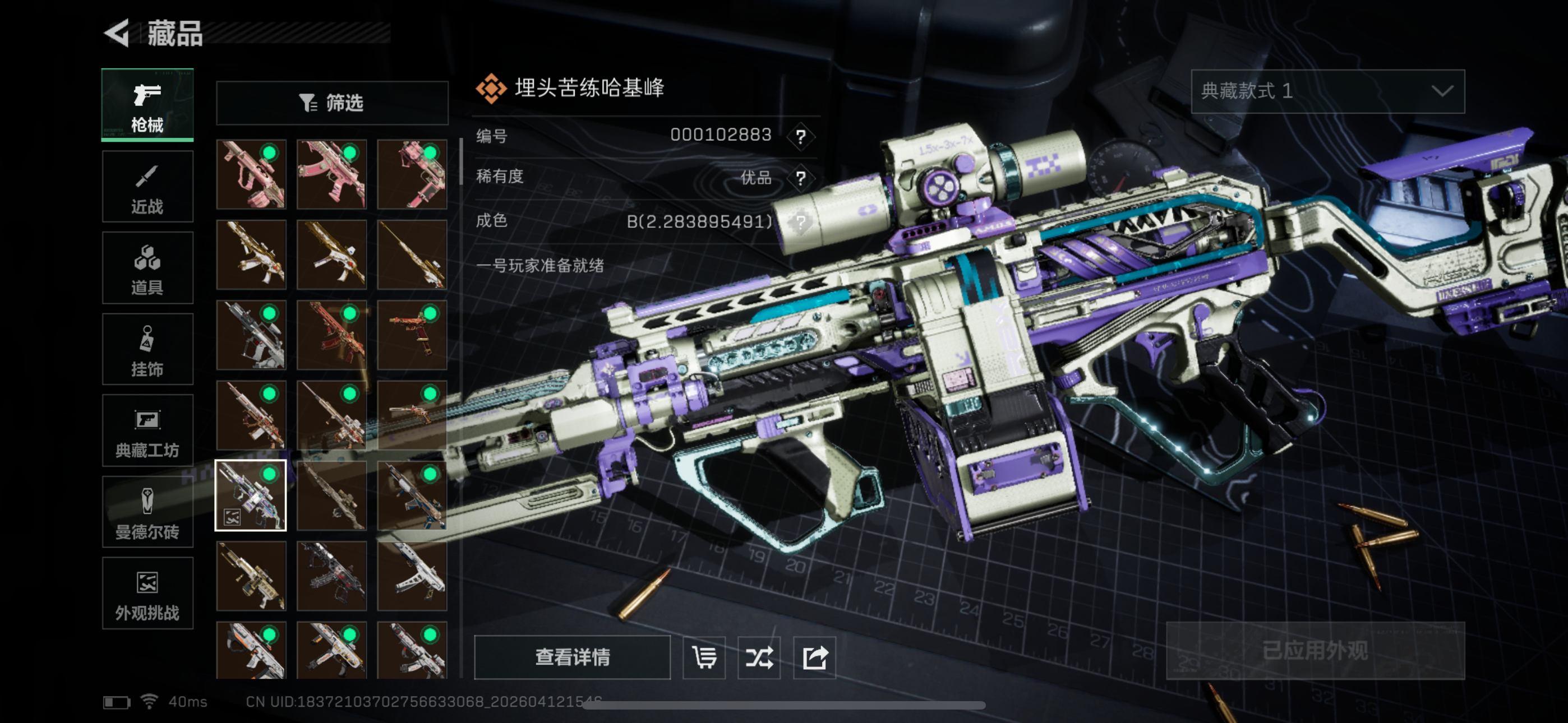
Task: Click the help icon beside 编号
Action: coord(800,136)
